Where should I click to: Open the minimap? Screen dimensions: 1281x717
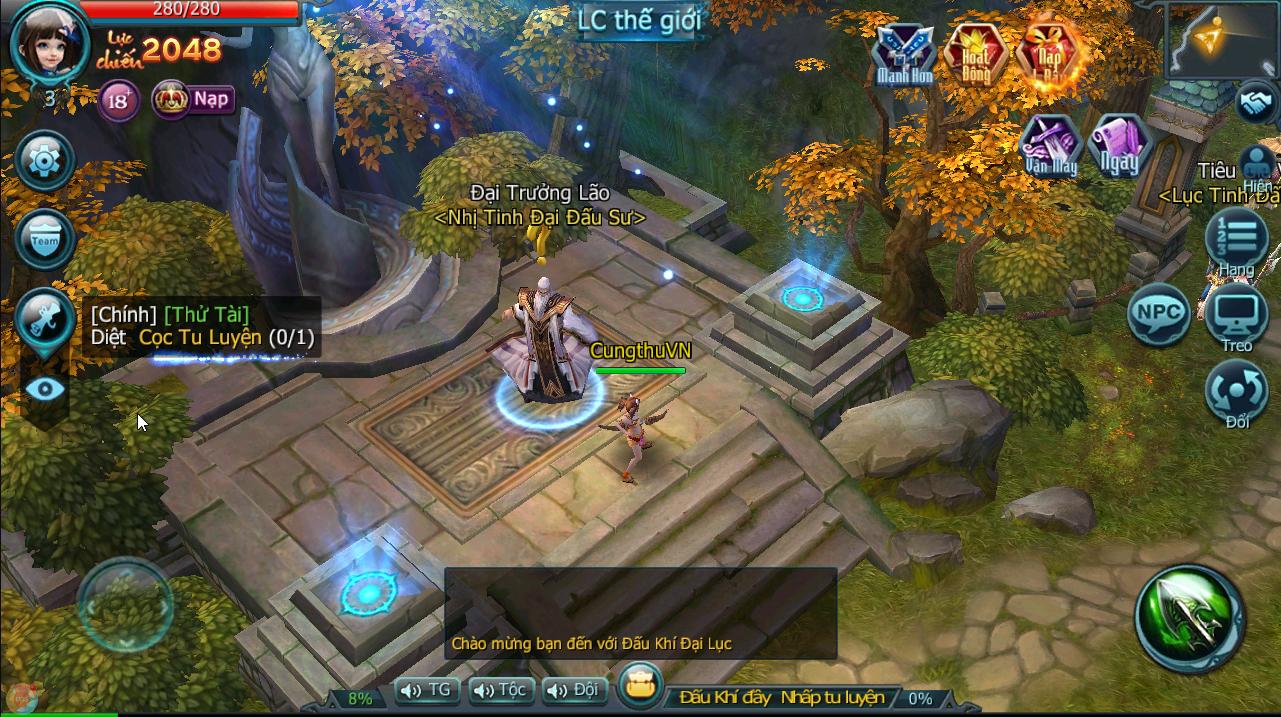pos(1223,40)
